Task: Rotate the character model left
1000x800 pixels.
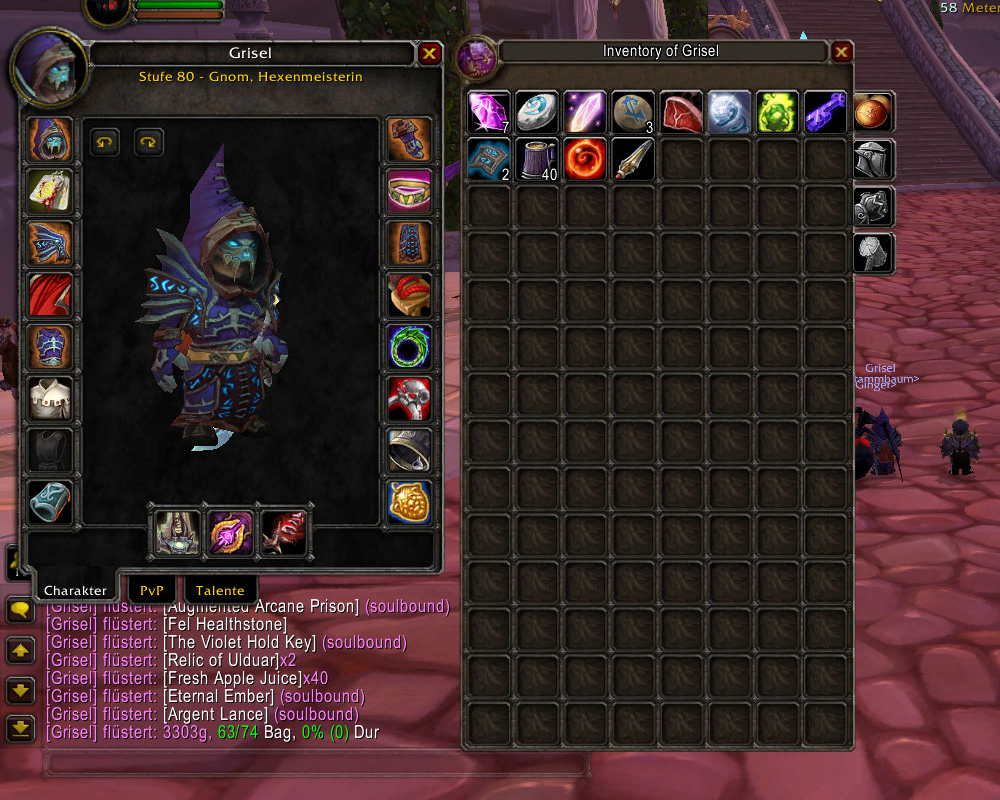Action: (104, 142)
